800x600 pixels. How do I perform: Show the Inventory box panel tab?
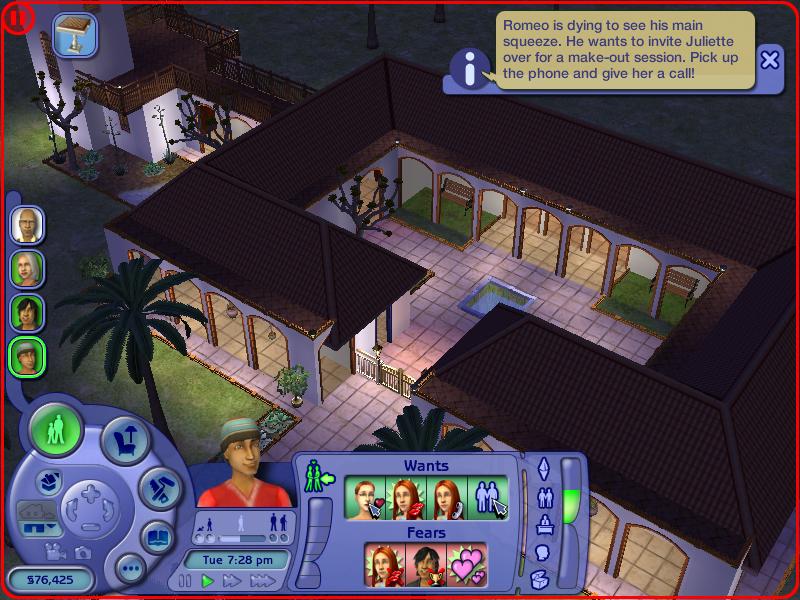coord(540,577)
